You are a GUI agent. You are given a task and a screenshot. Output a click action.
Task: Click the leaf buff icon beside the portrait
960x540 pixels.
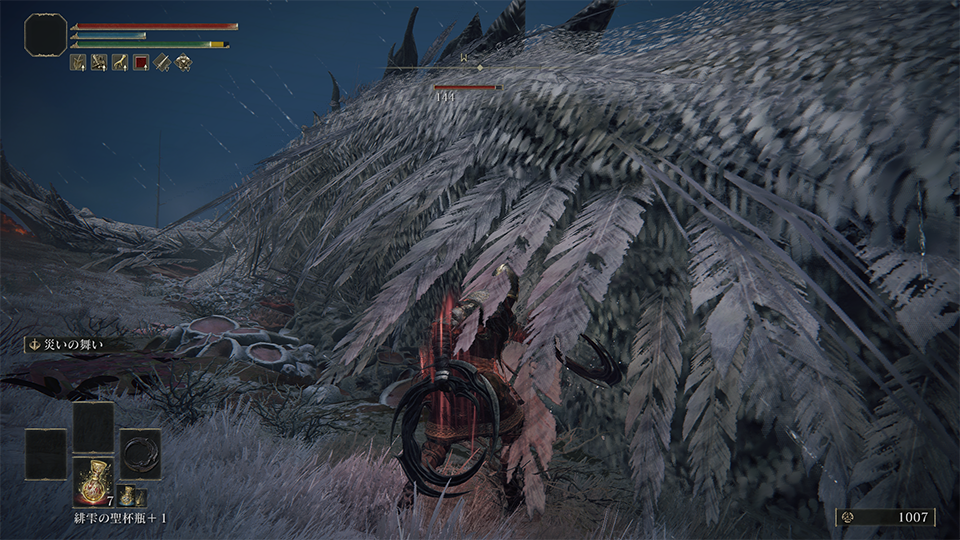click(78, 62)
